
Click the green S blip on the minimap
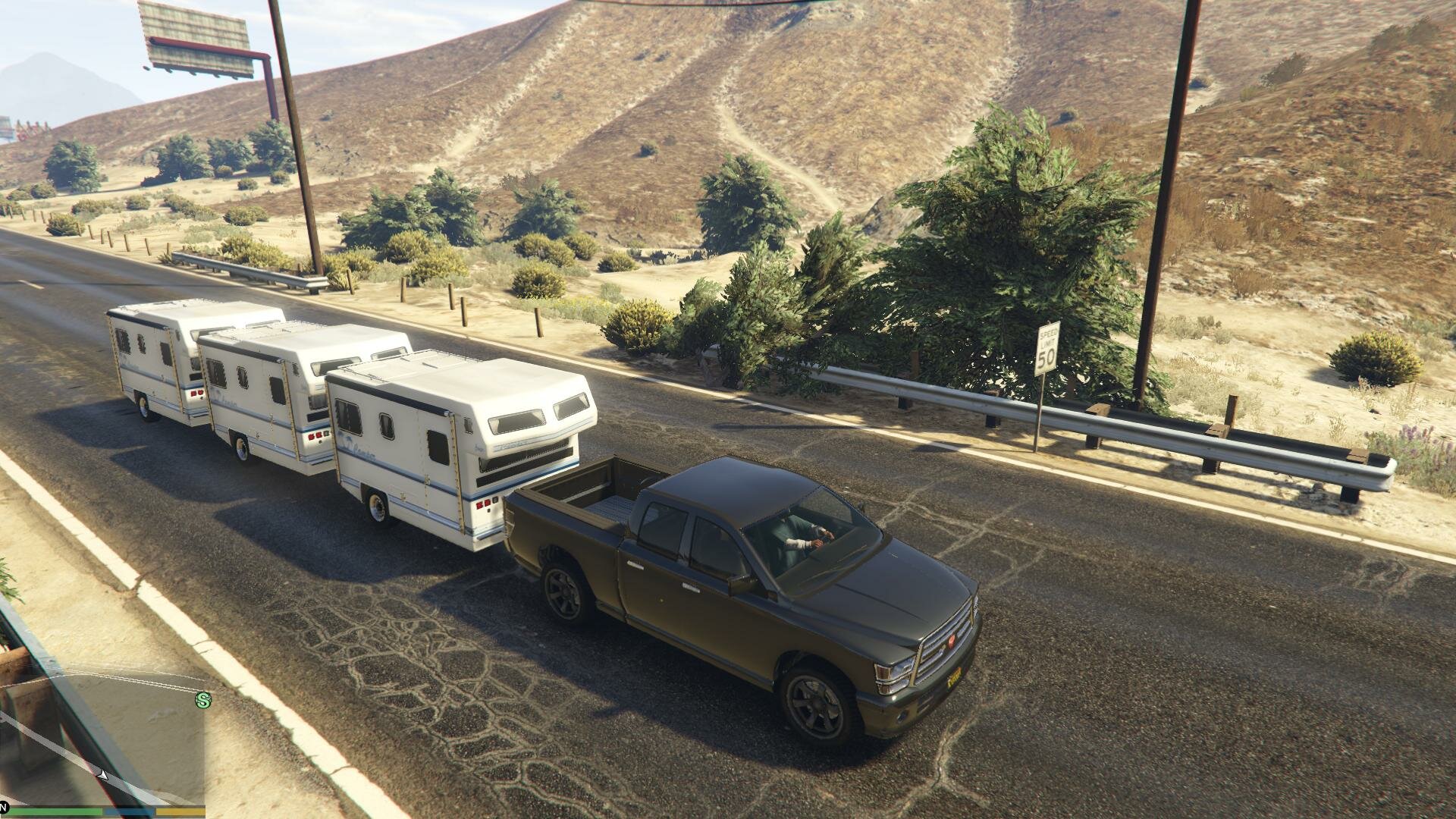[x=202, y=700]
